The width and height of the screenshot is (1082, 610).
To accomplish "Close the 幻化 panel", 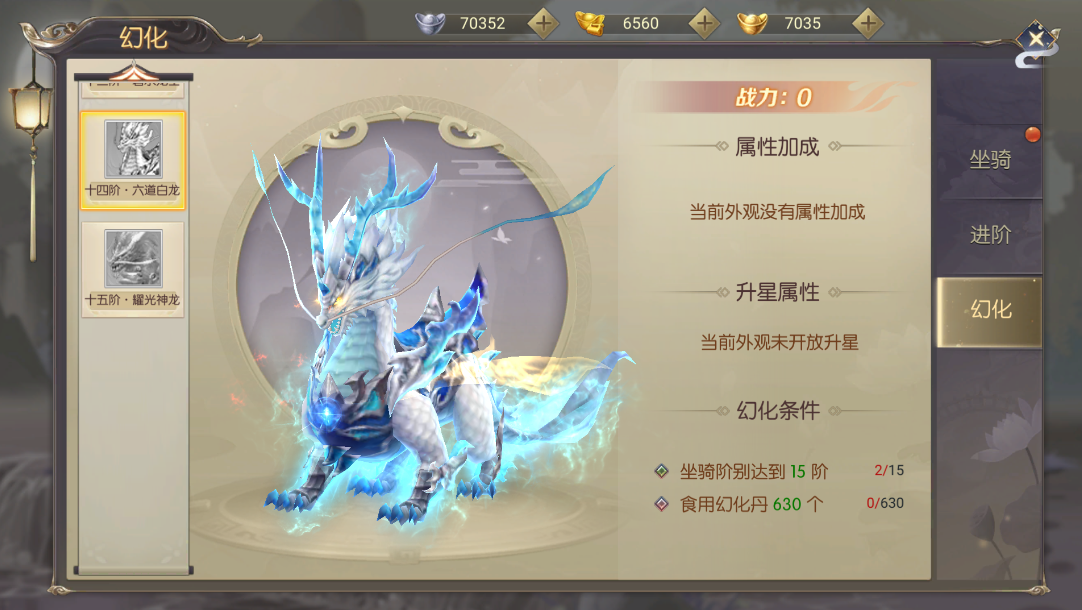I will (1037, 41).
